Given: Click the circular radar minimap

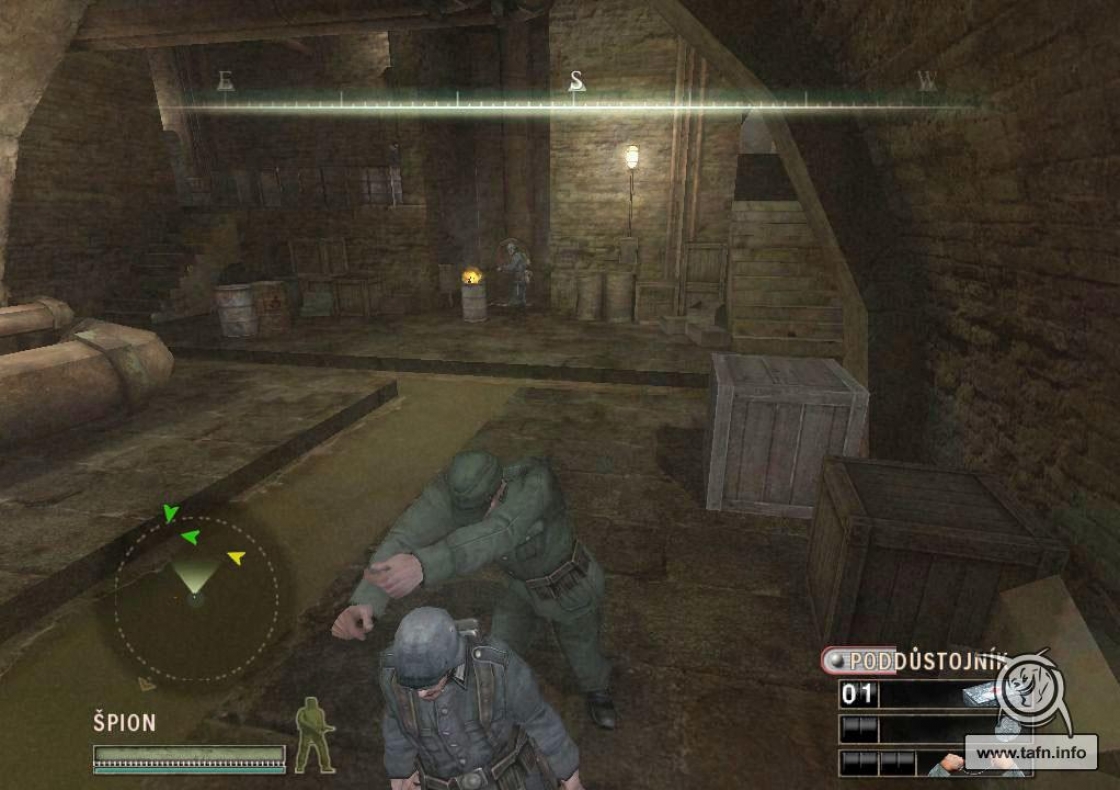Looking at the screenshot, I should [196, 597].
